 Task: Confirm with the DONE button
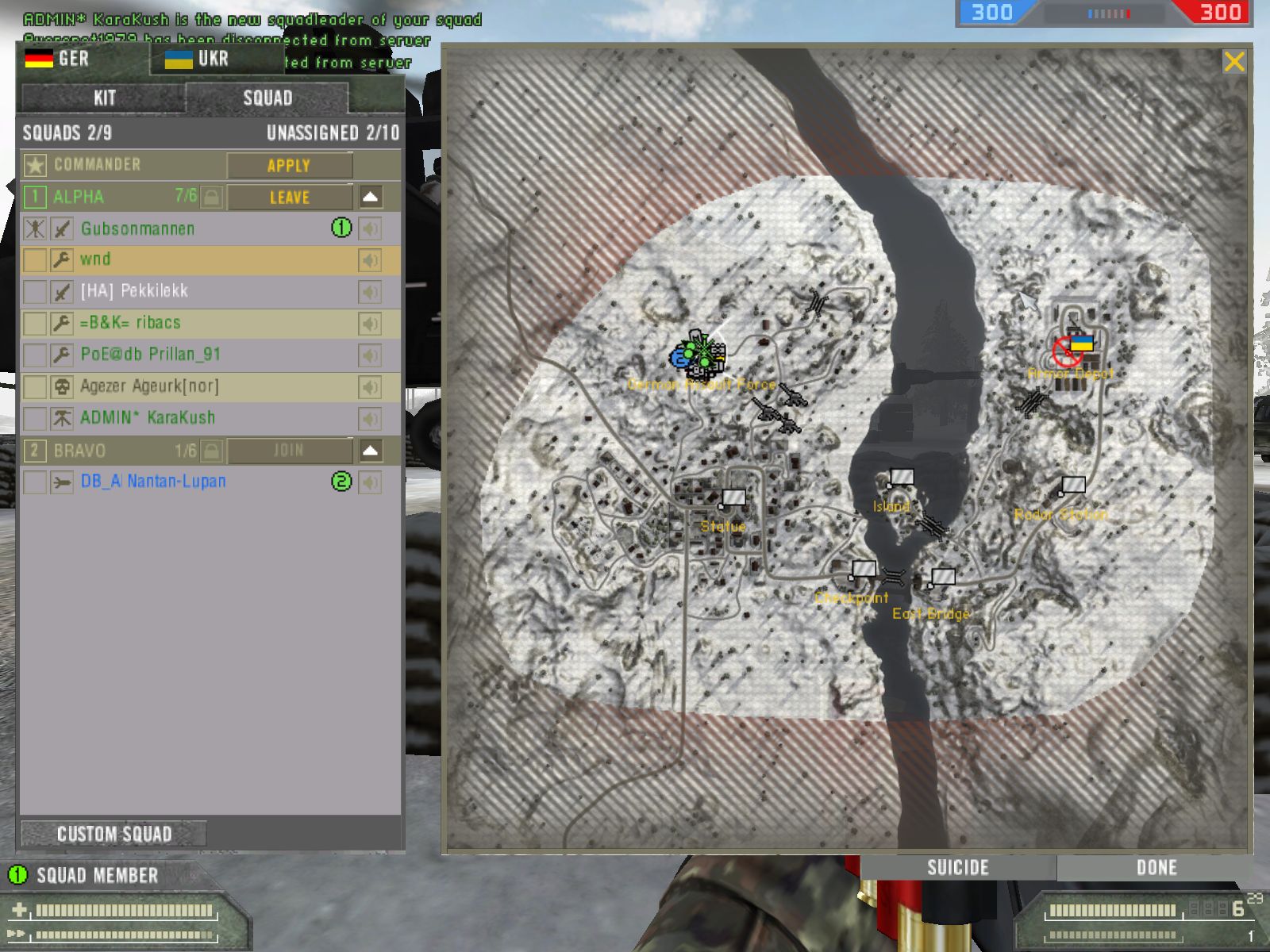[x=1156, y=867]
